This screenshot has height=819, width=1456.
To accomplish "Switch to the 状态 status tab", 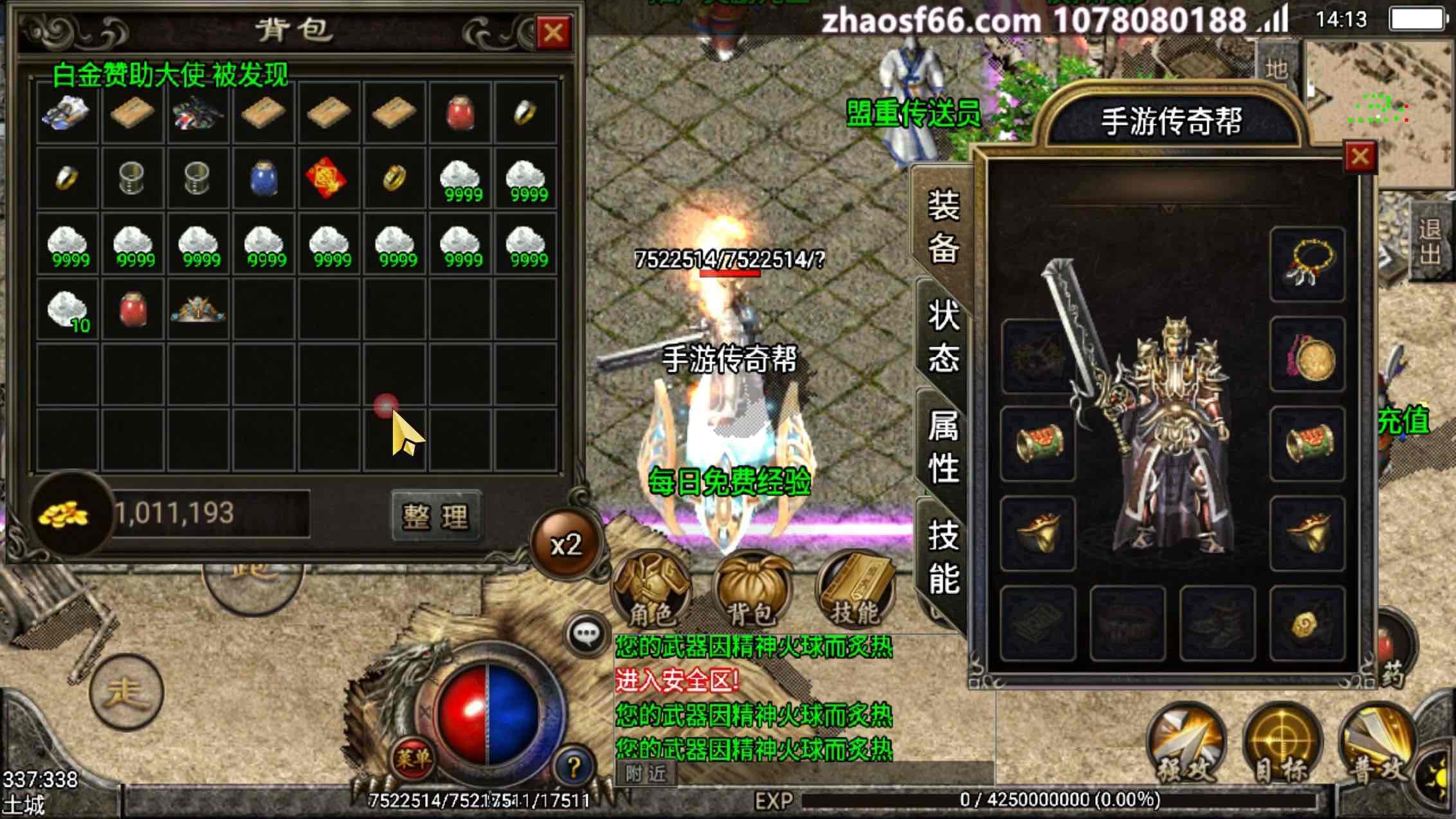I will pos(943,336).
